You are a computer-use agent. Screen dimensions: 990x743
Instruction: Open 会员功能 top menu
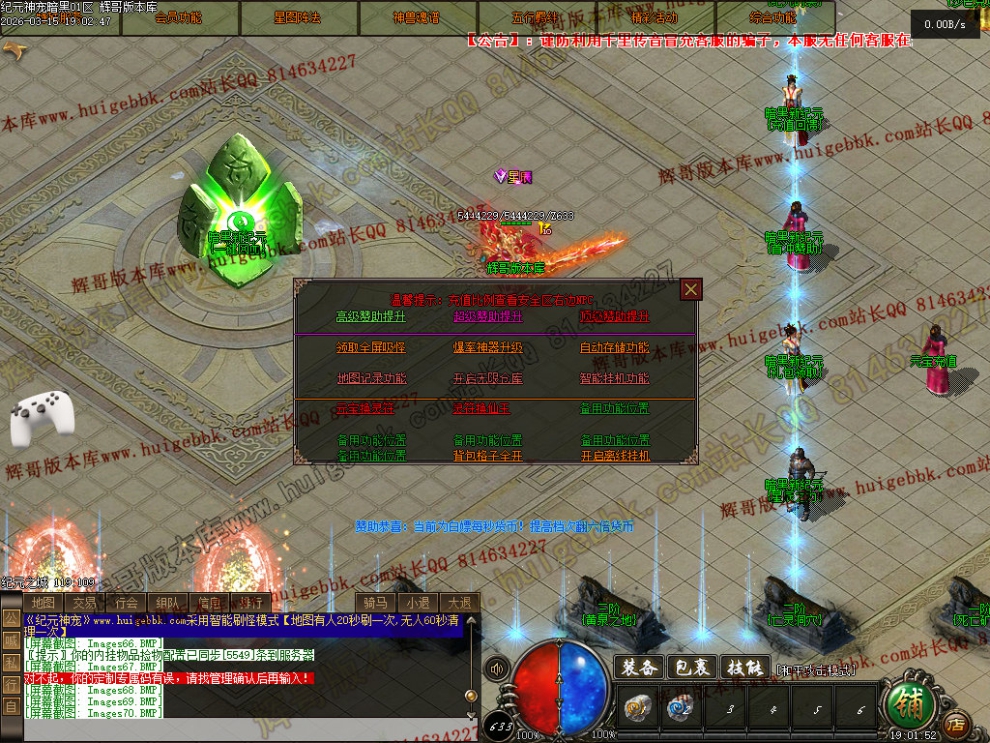point(179,18)
